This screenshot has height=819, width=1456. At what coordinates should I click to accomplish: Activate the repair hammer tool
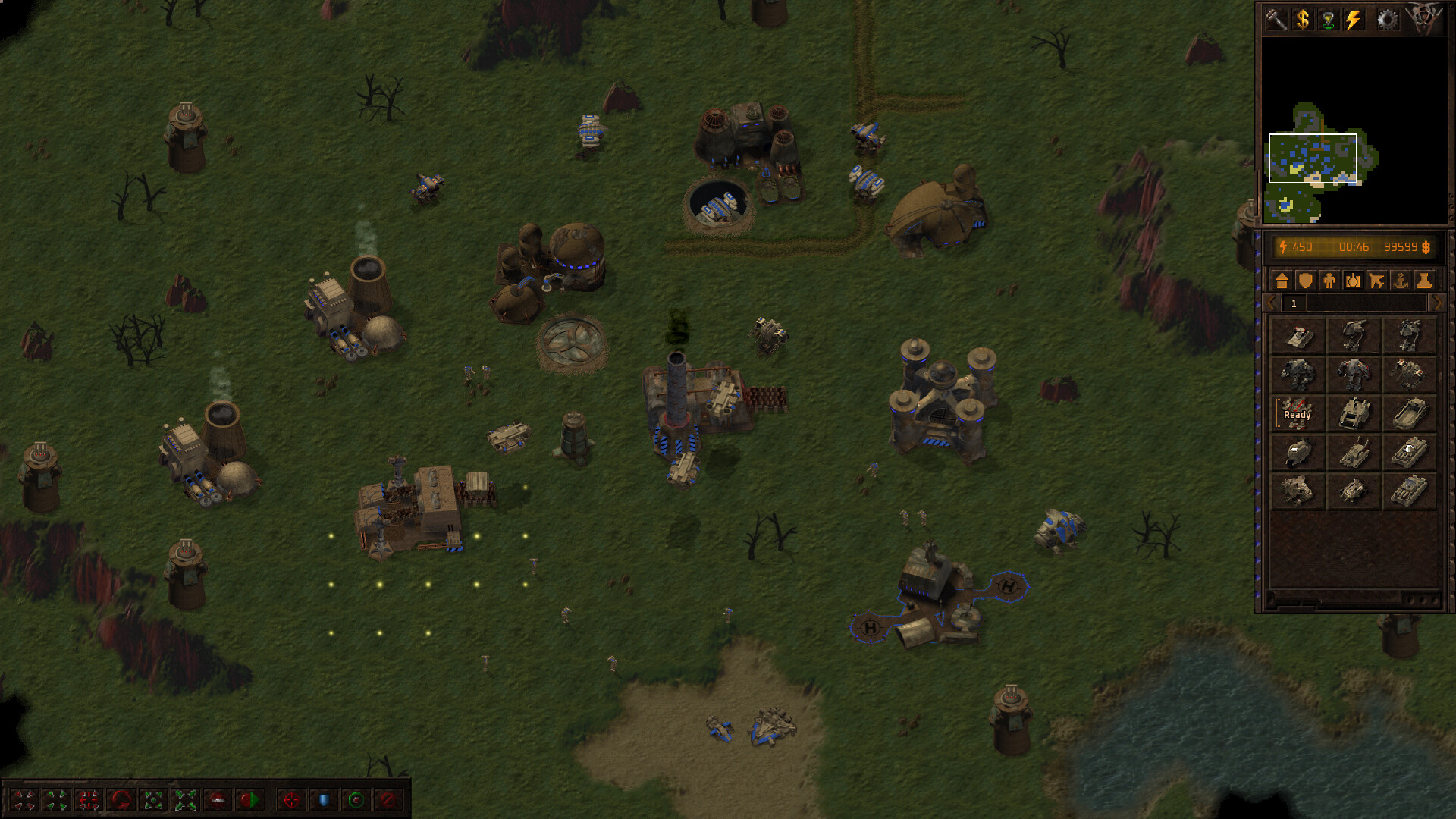(x=1276, y=20)
